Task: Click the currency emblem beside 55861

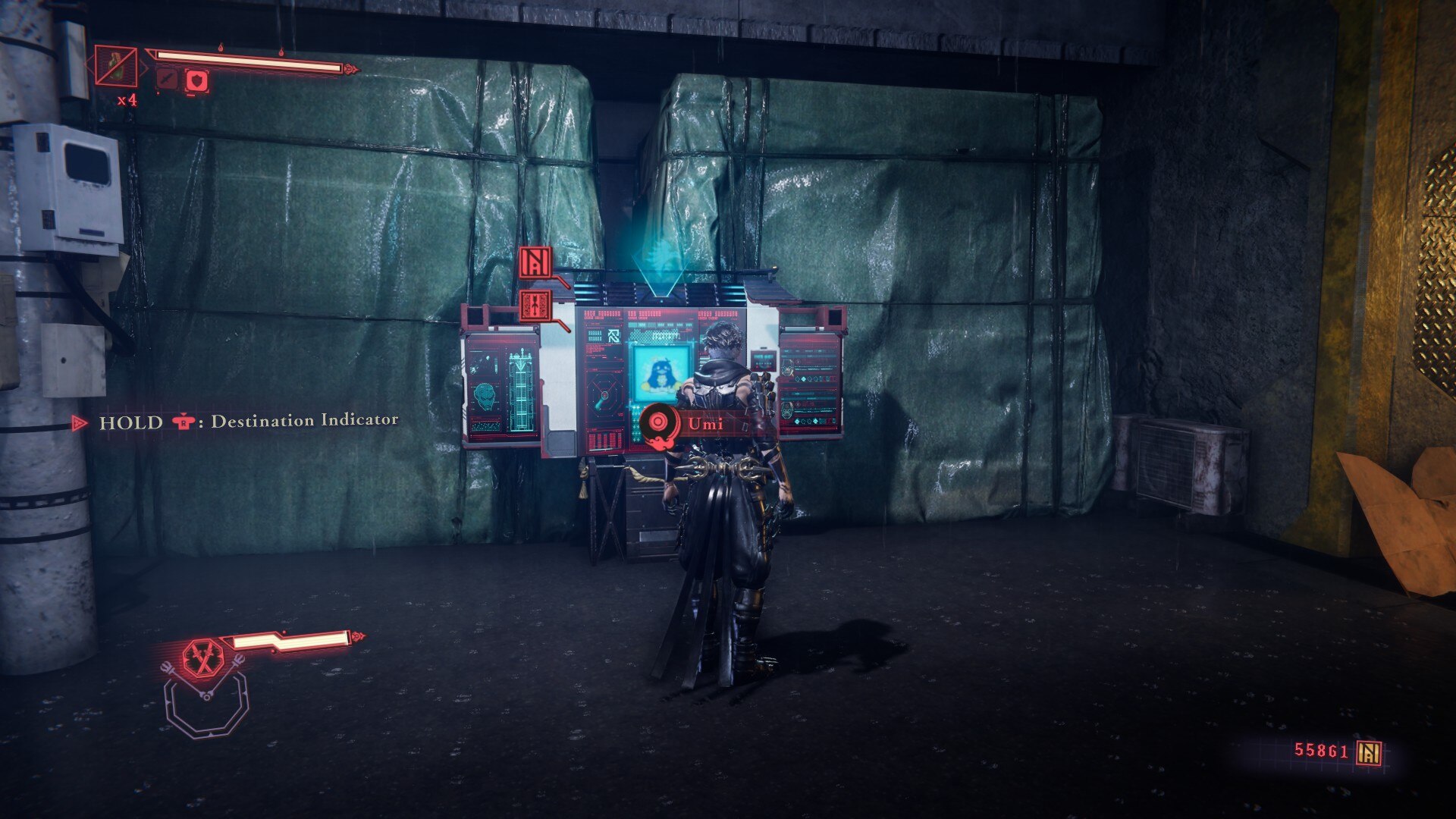Action: click(x=1370, y=752)
